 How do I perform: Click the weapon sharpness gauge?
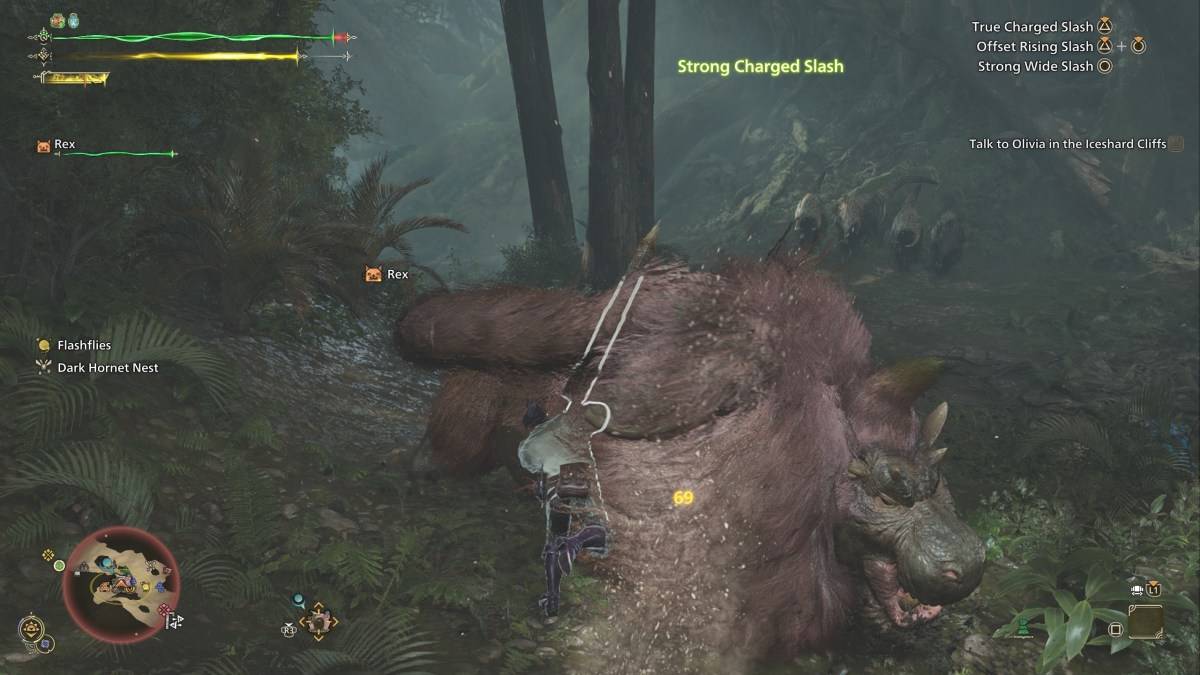75,77
